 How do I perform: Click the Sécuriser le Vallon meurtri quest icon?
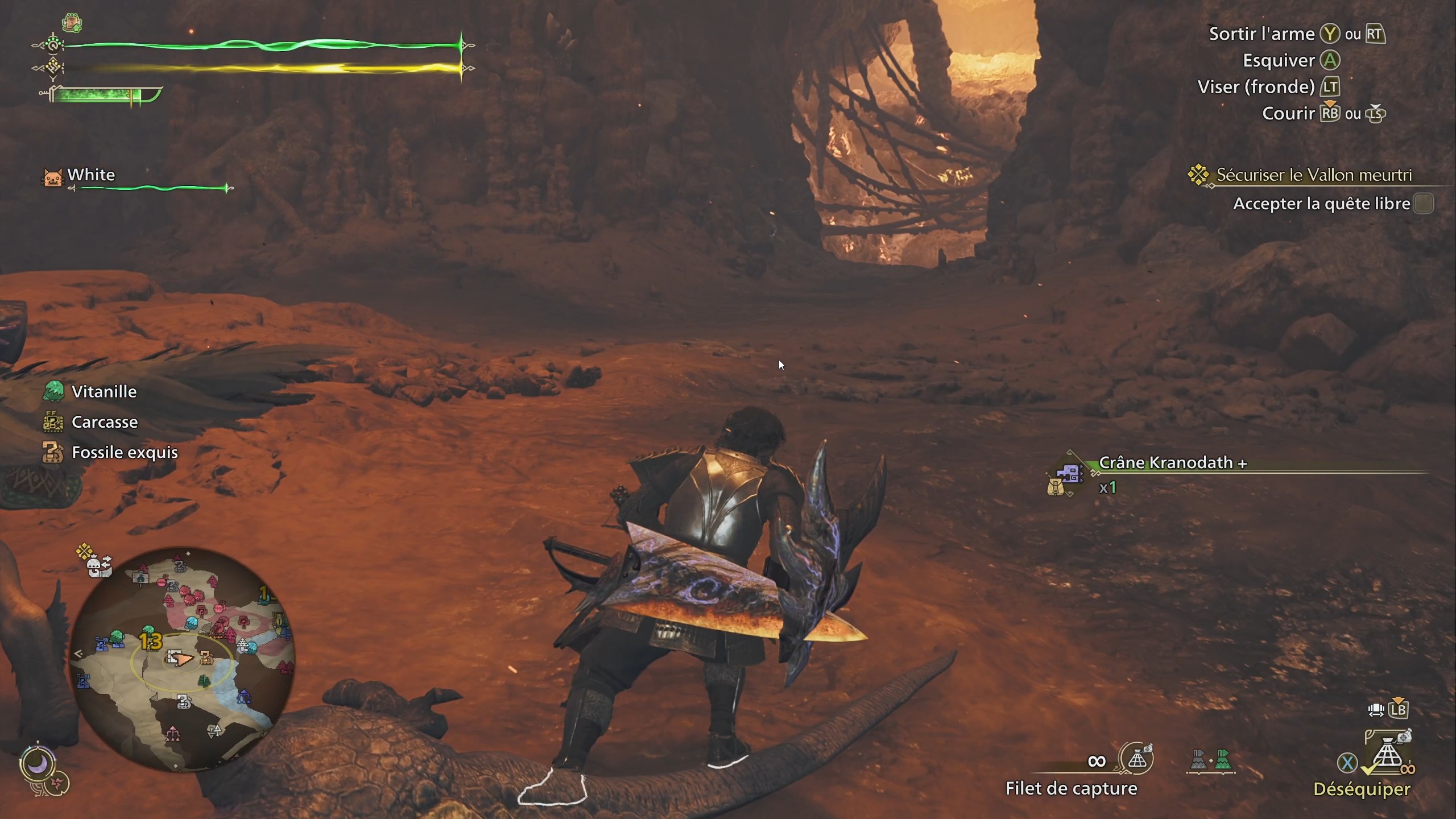pyautogui.click(x=1199, y=175)
